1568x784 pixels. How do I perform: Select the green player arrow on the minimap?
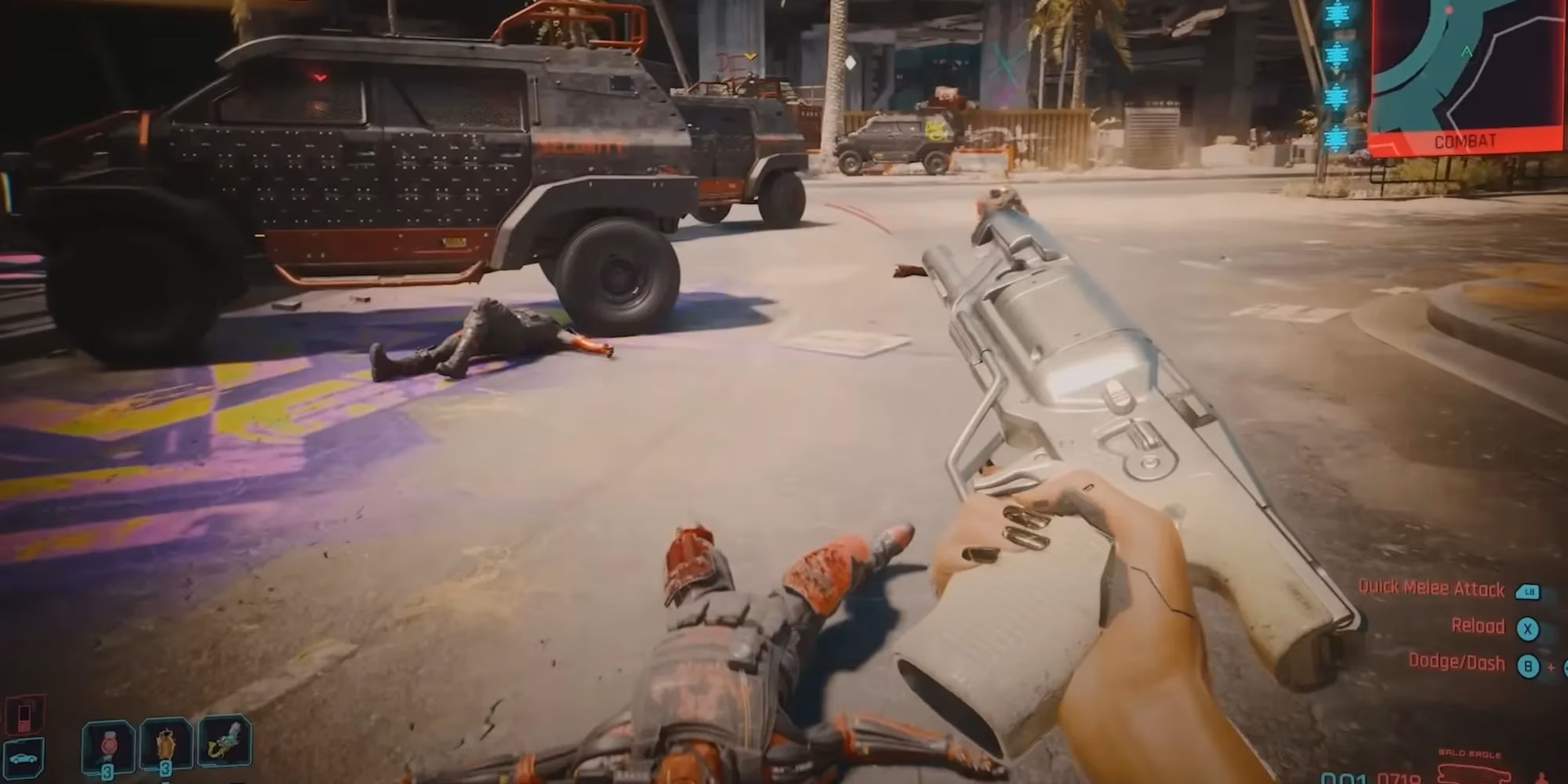tap(1466, 52)
